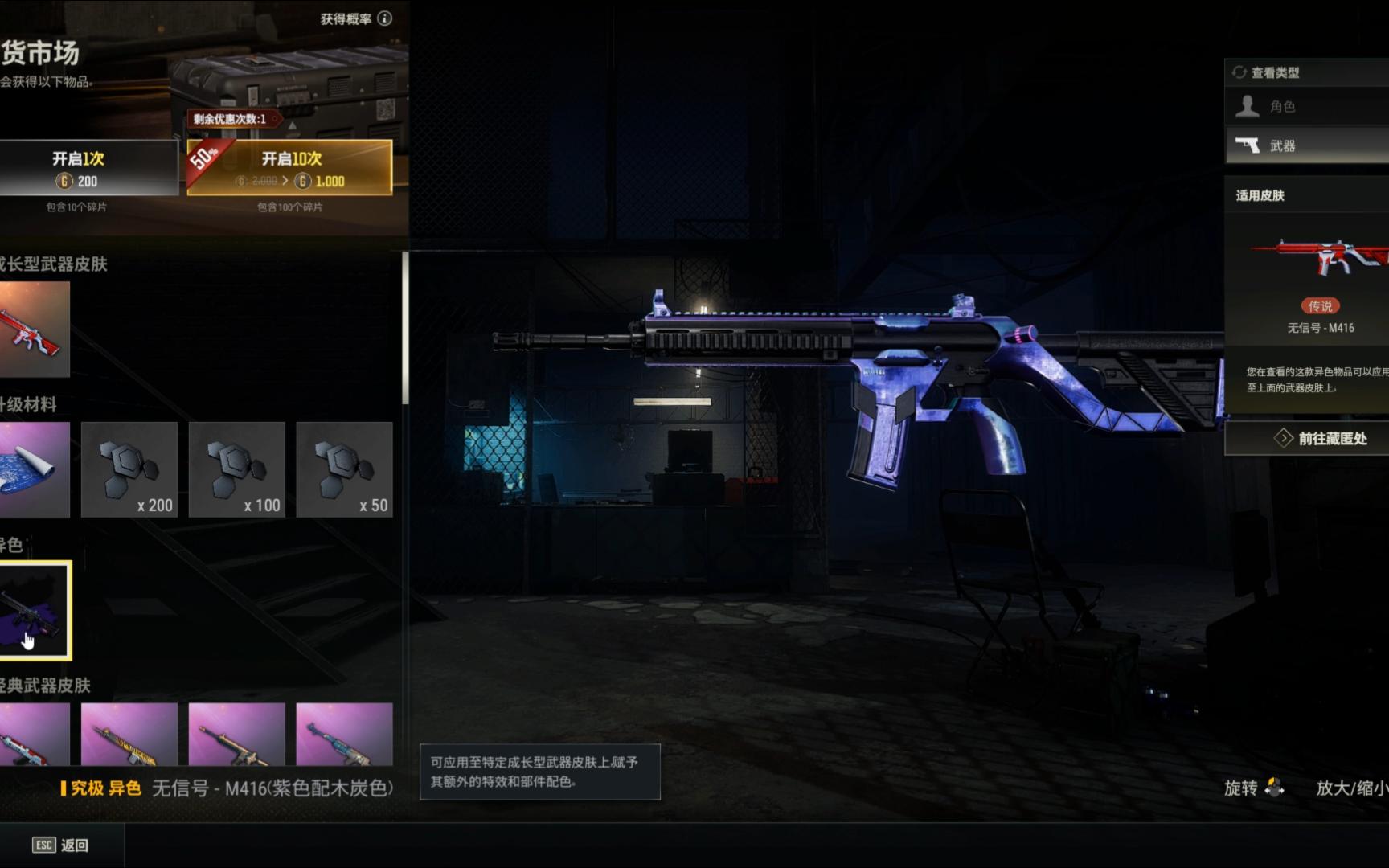Select the x100 polymer material tile
This screenshot has width=1389, height=868.
(x=237, y=469)
